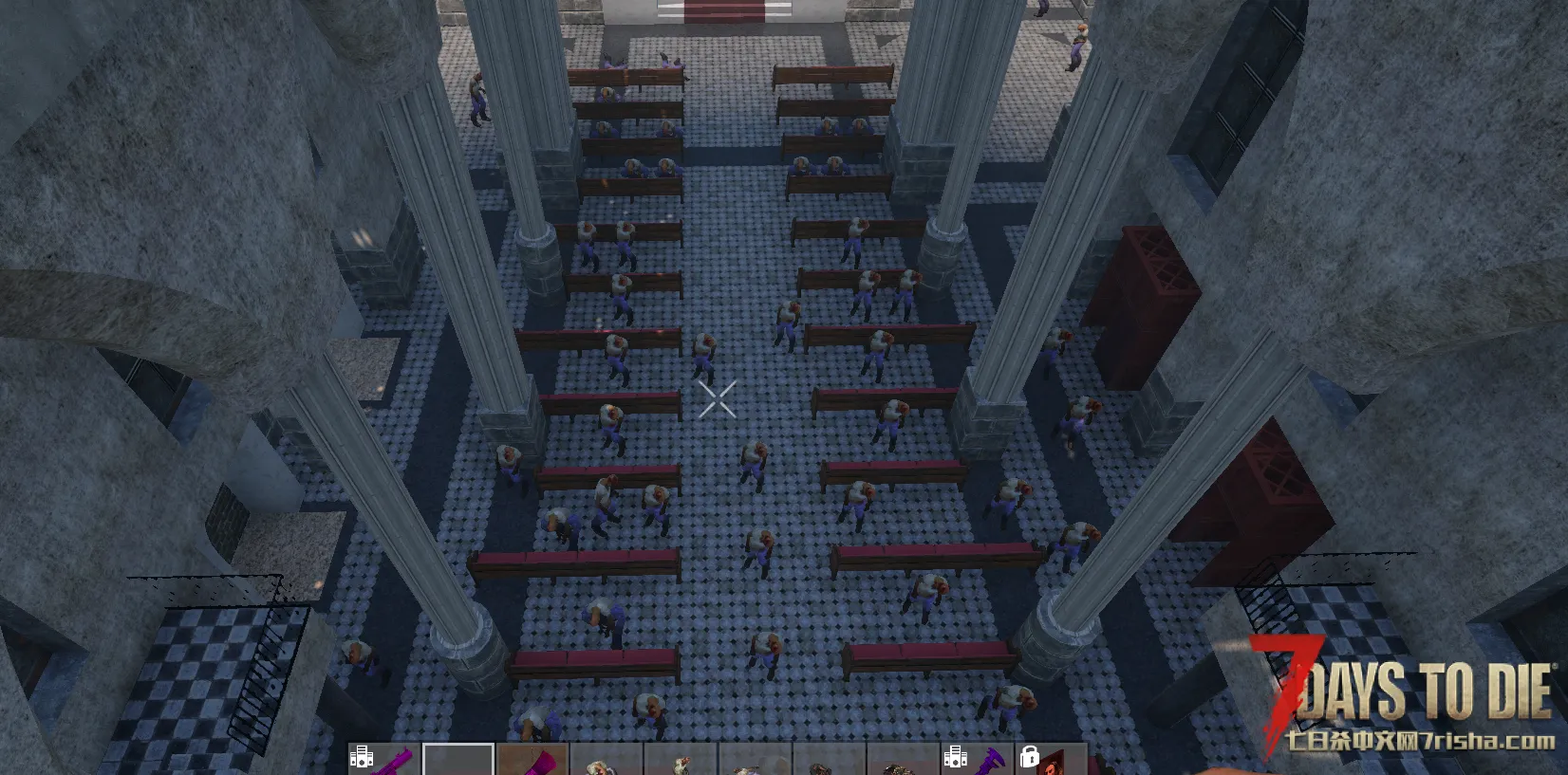Screen dimensions: 1568x775
Task: Click the padlocked hotbar slot
Action: (1052, 760)
